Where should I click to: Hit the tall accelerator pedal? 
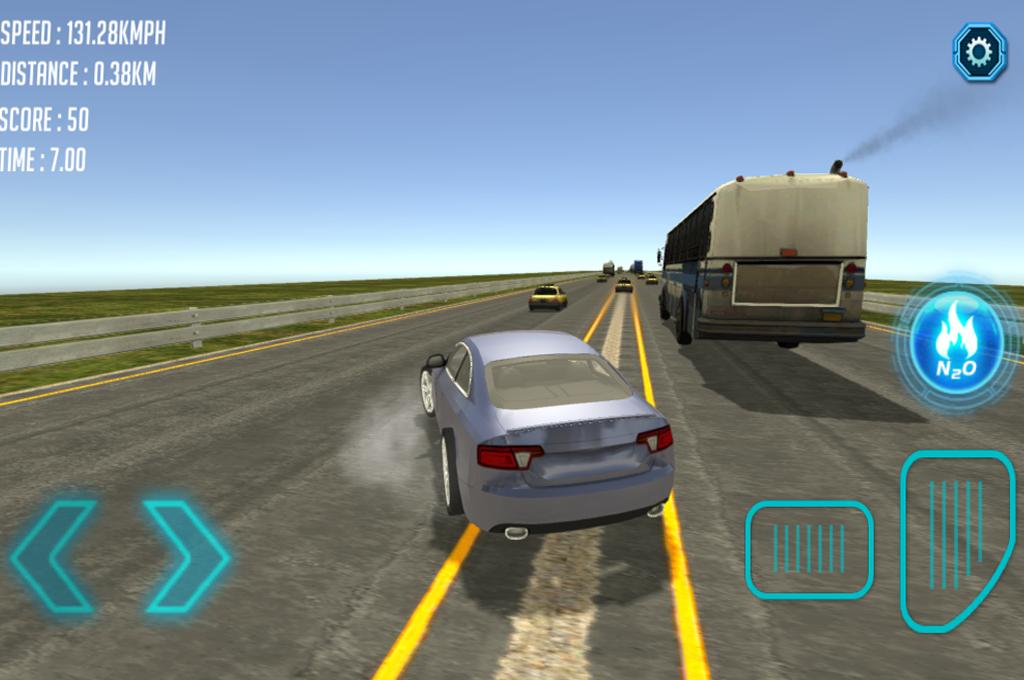pyautogui.click(x=955, y=538)
